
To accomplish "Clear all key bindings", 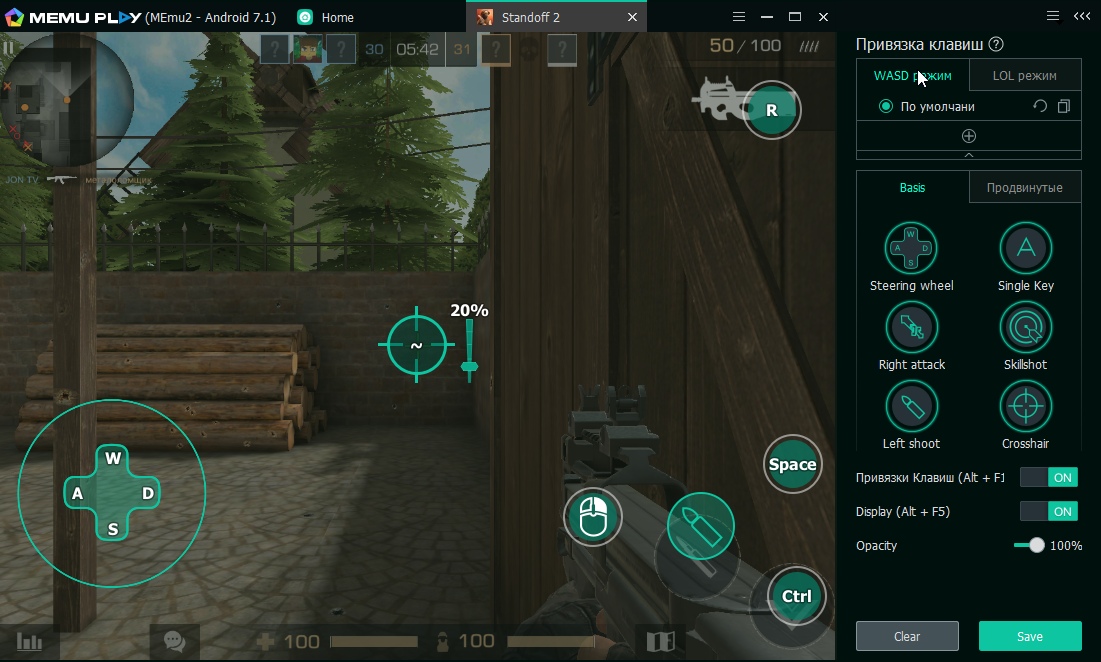I will pos(907,636).
